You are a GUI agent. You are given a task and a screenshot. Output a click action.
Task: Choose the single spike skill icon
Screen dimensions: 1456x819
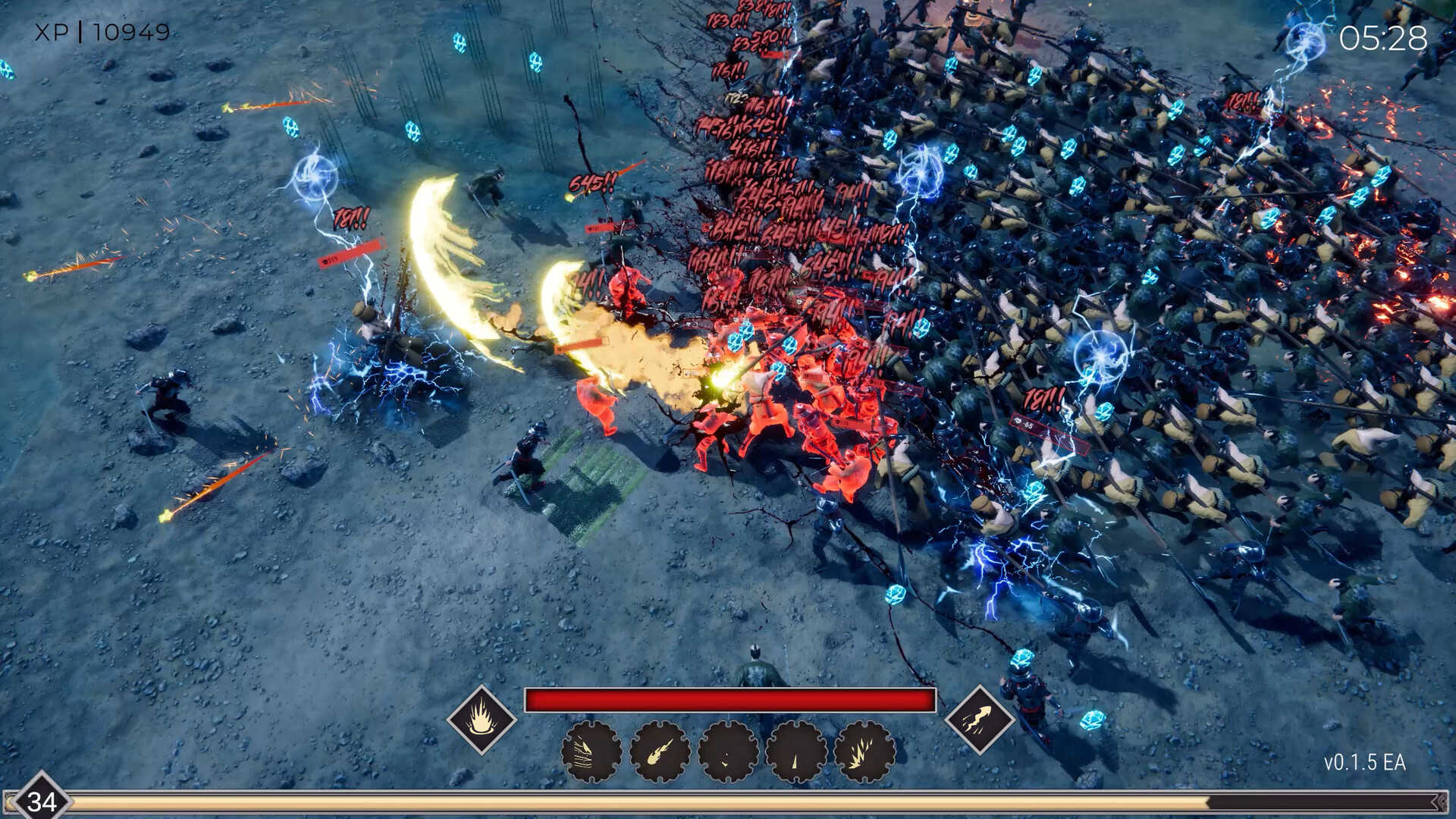tap(796, 752)
